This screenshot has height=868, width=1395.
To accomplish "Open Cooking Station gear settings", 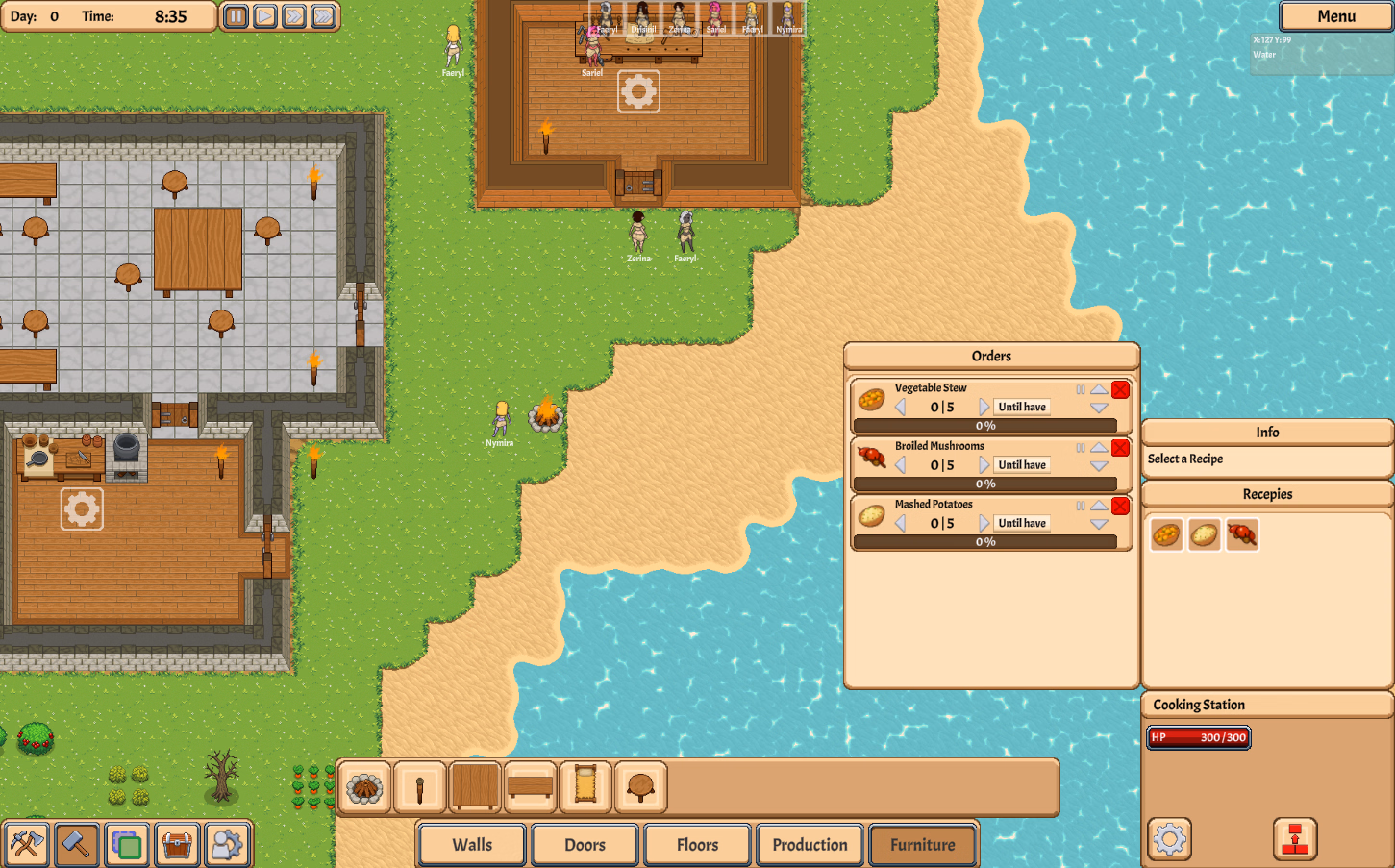I will coord(1169,839).
